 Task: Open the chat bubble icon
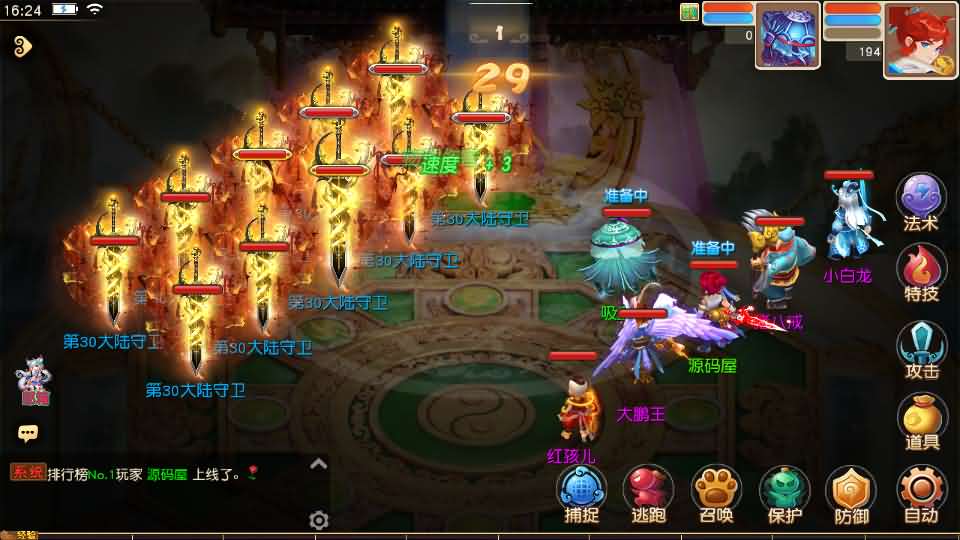28,433
